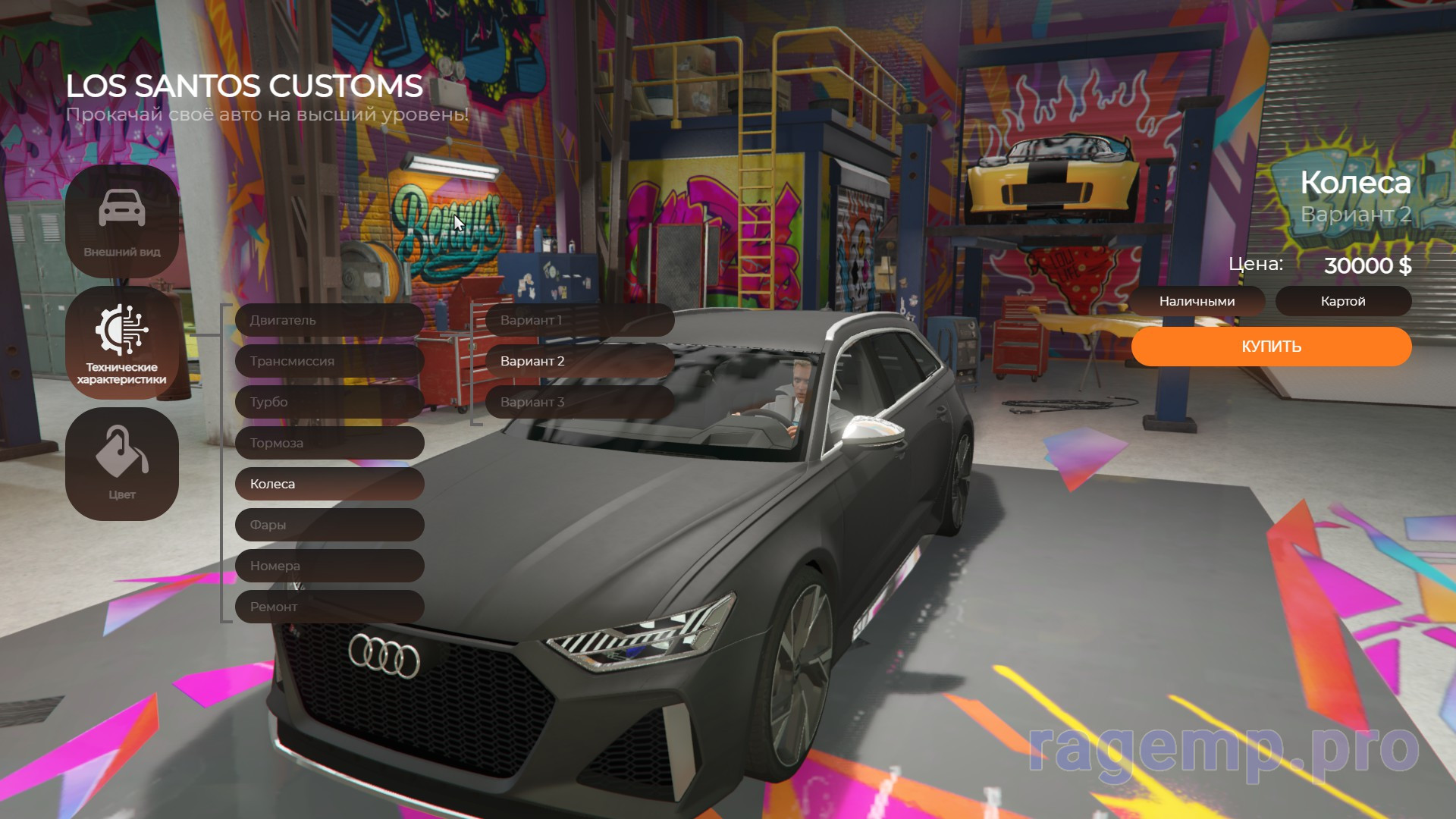Screen dimensions: 1456x819
Task: Select the Турбо option
Action: [x=329, y=402]
